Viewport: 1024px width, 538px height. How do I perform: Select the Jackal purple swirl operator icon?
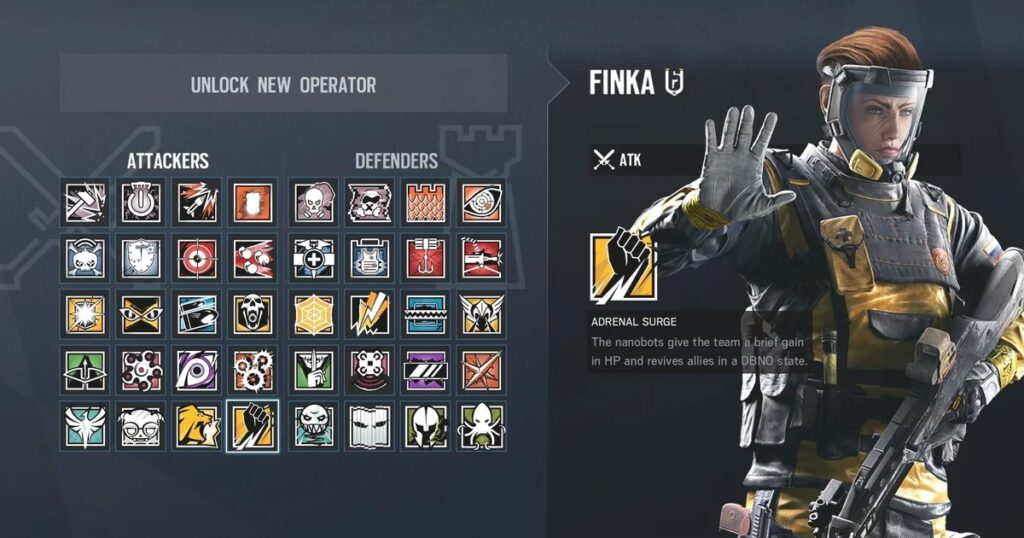197,370
